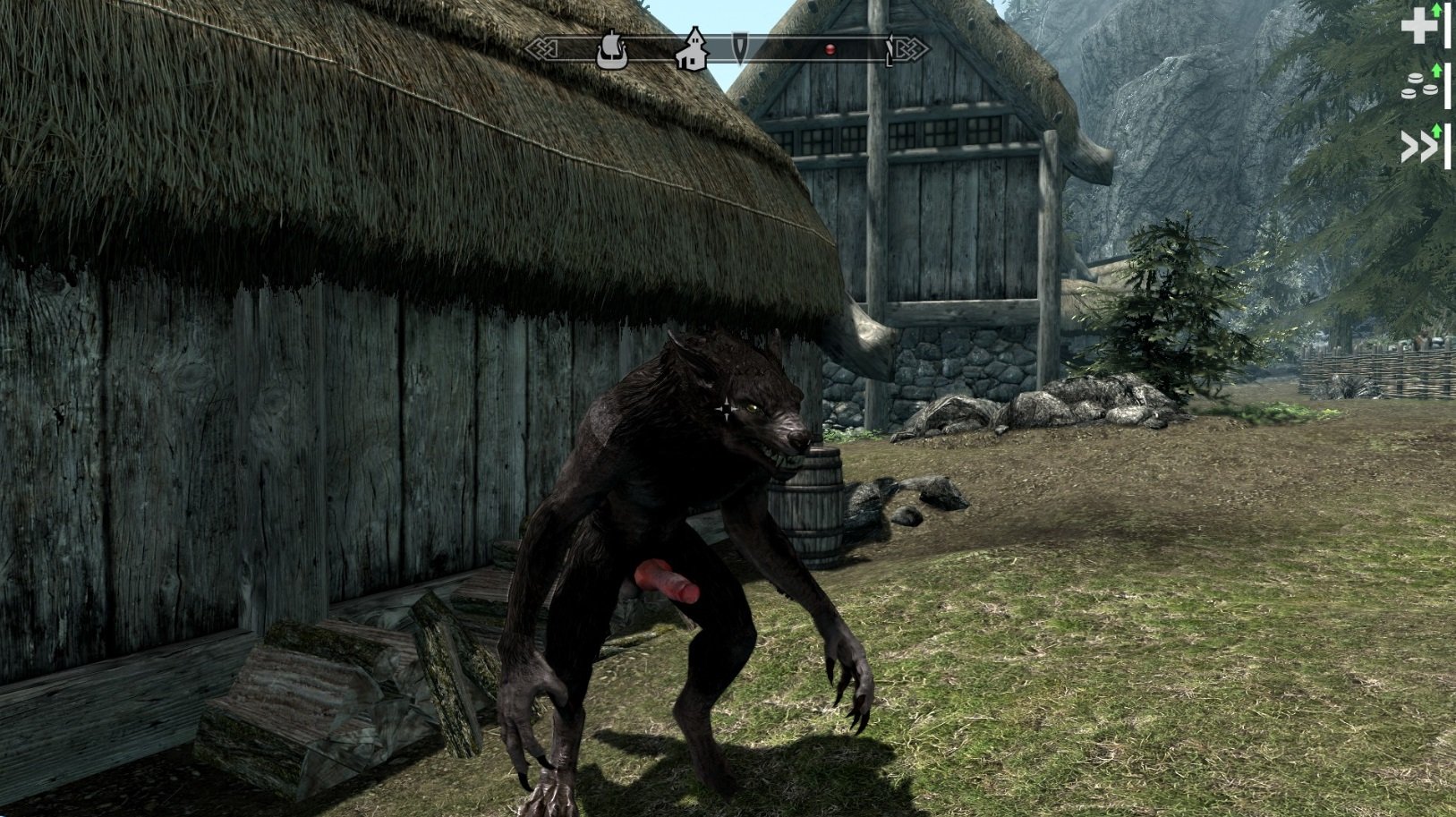Click the vertical meter next to the plus icon
Screen dimensions: 1456x817
point(1448,26)
